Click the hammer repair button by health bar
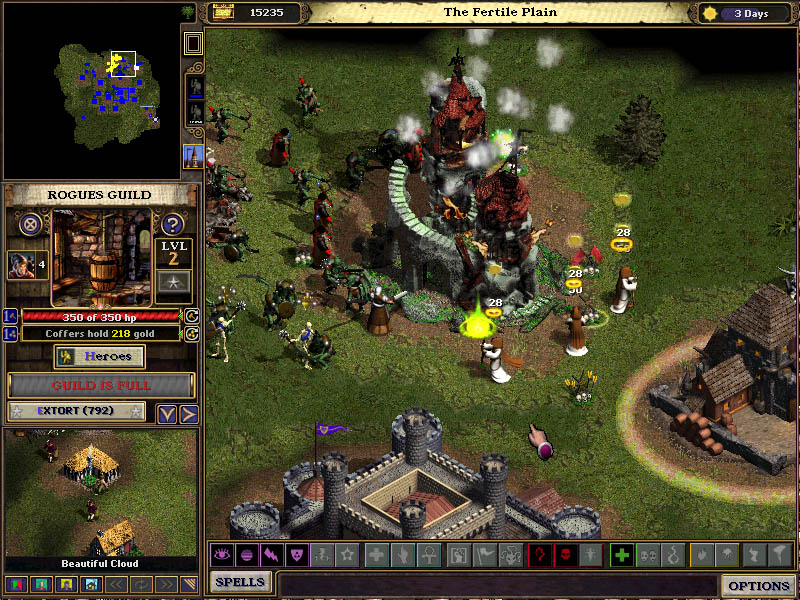This screenshot has height=600, width=800. [x=192, y=316]
